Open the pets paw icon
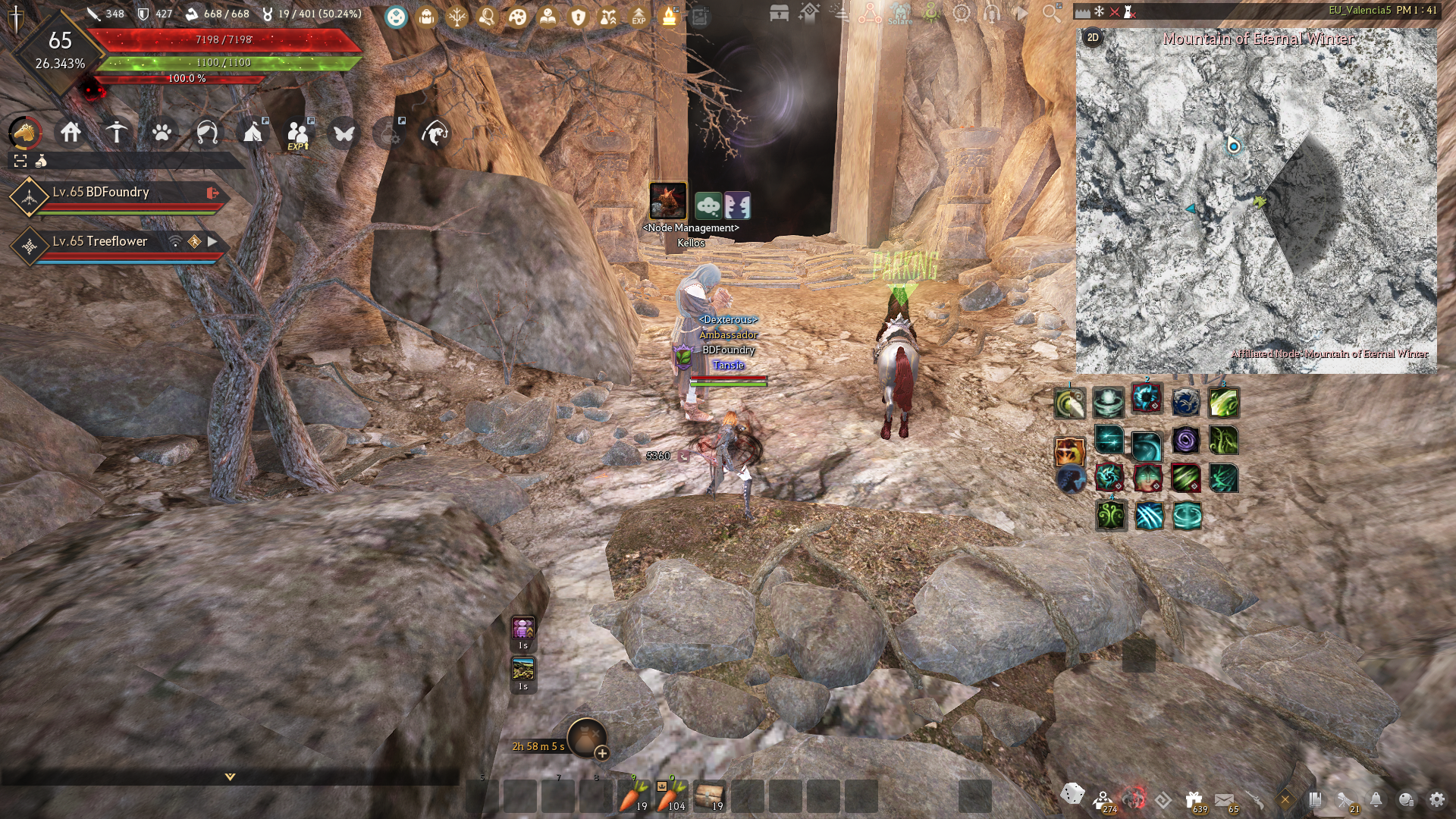This screenshot has height=819, width=1456. tap(162, 133)
